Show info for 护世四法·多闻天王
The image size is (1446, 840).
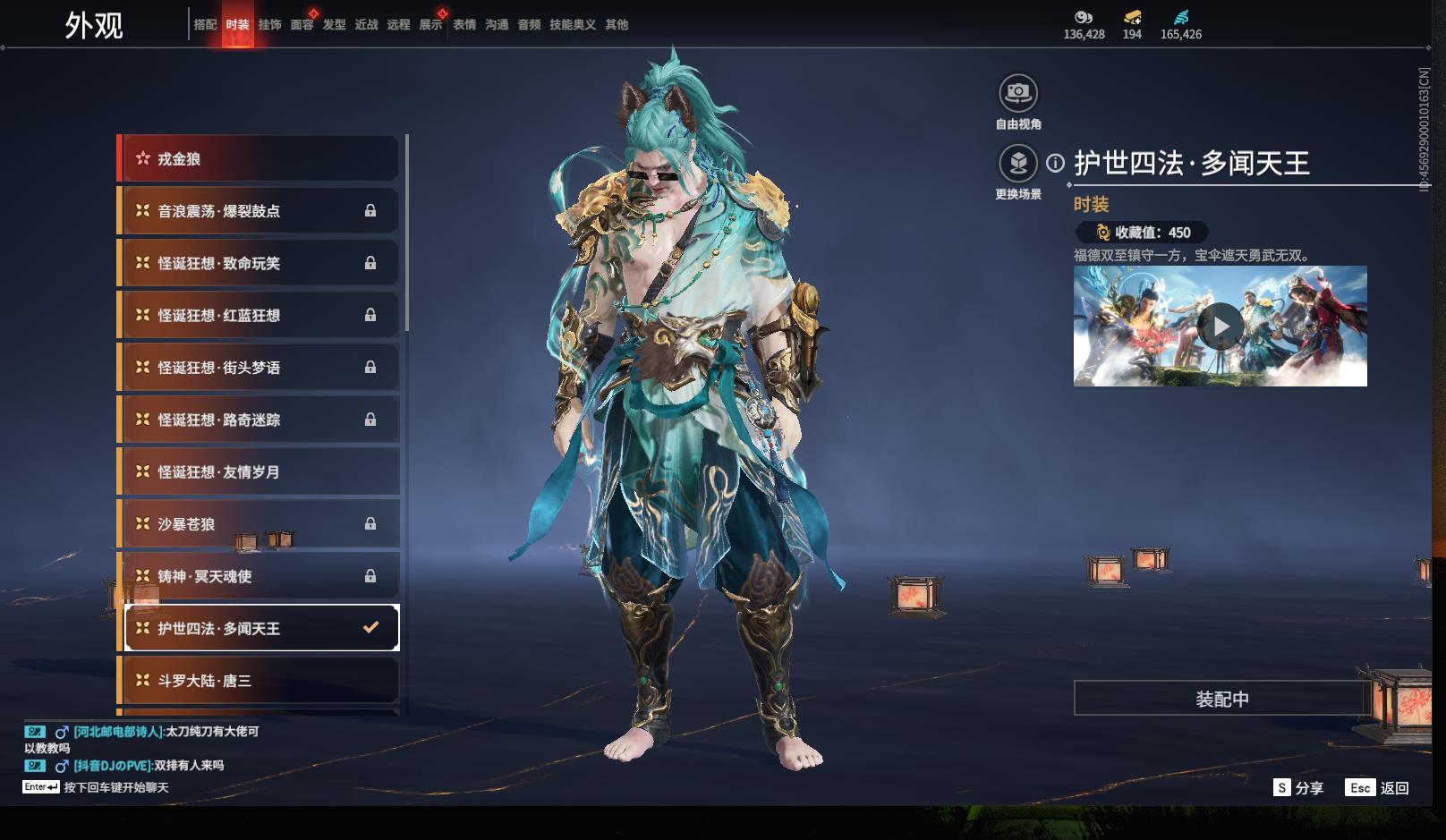tap(1056, 163)
